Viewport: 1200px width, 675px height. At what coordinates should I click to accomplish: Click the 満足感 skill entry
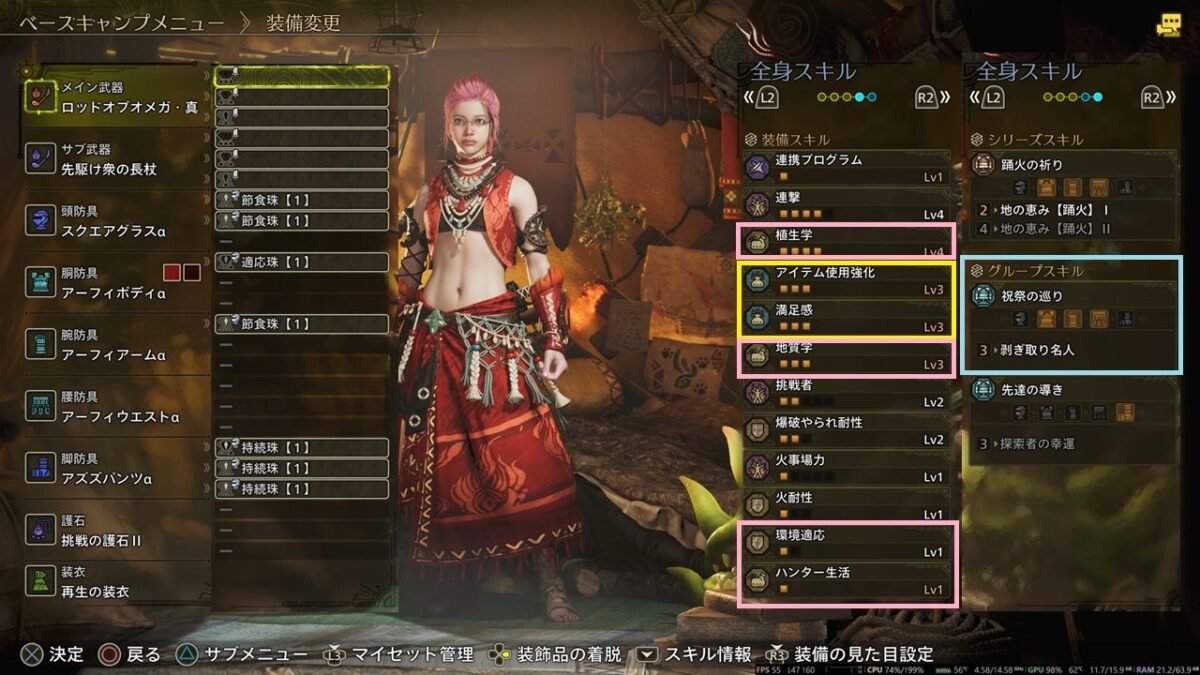click(x=847, y=318)
